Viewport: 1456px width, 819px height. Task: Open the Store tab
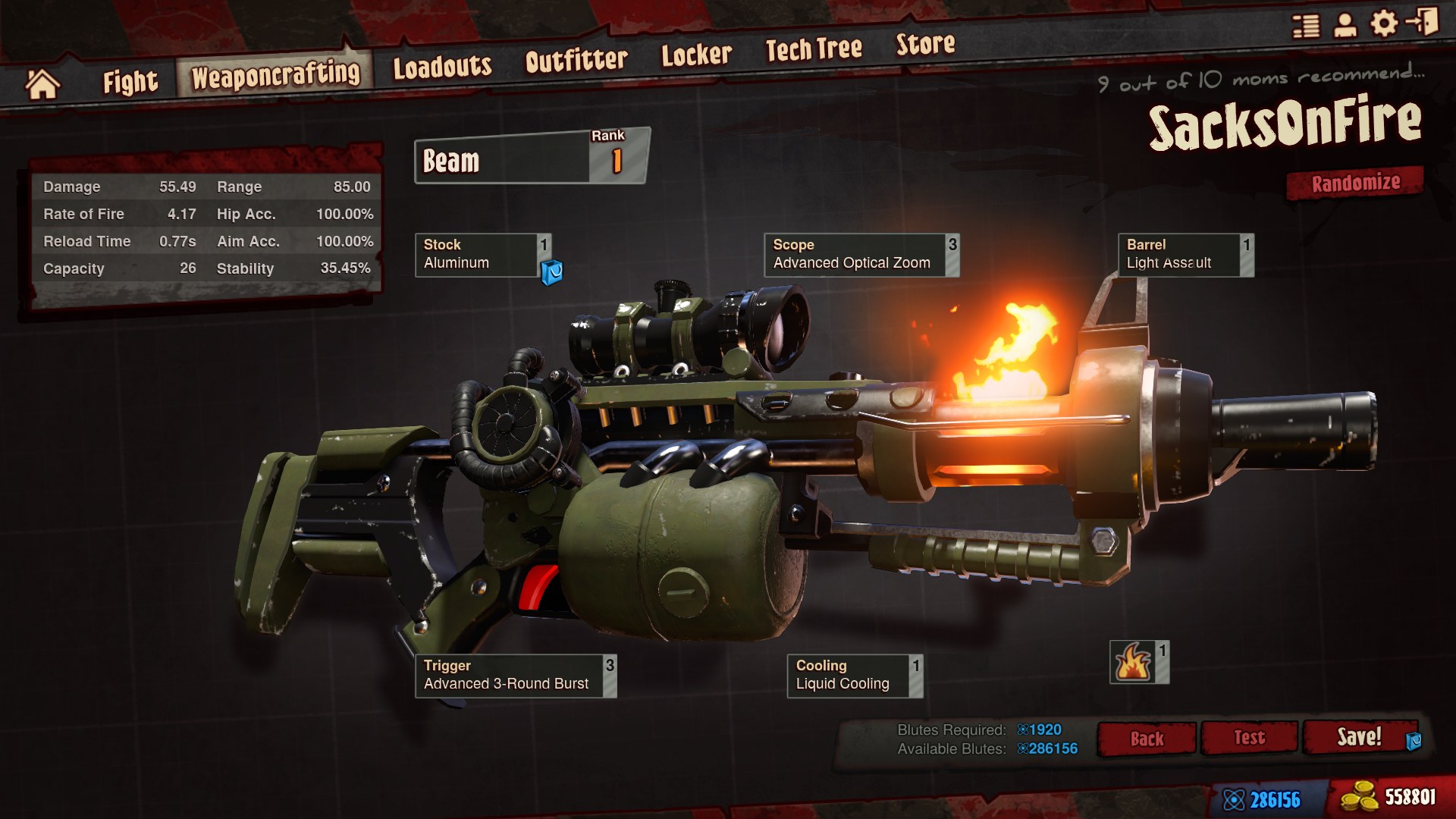[x=925, y=45]
